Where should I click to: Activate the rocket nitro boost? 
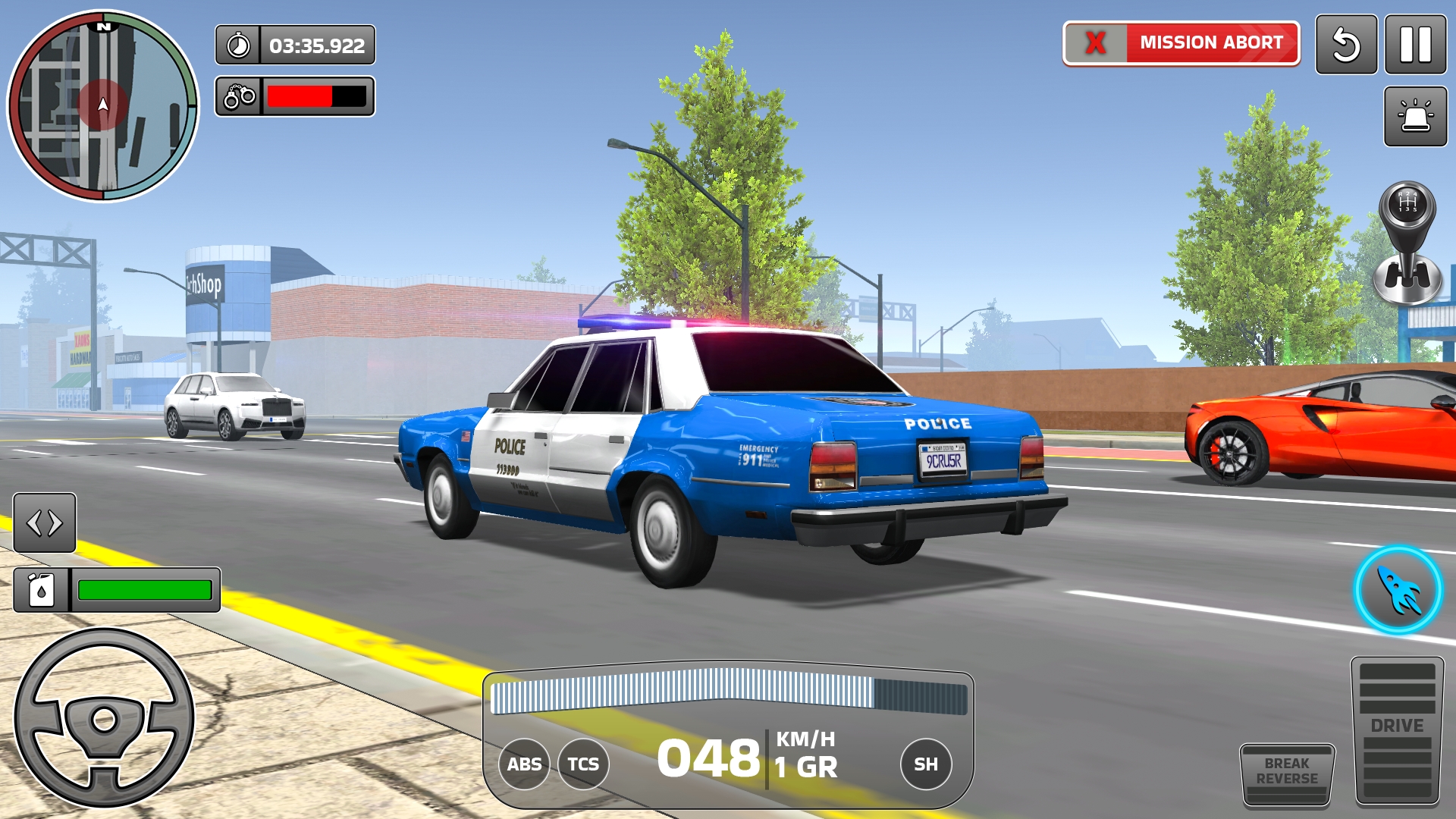[1398, 589]
